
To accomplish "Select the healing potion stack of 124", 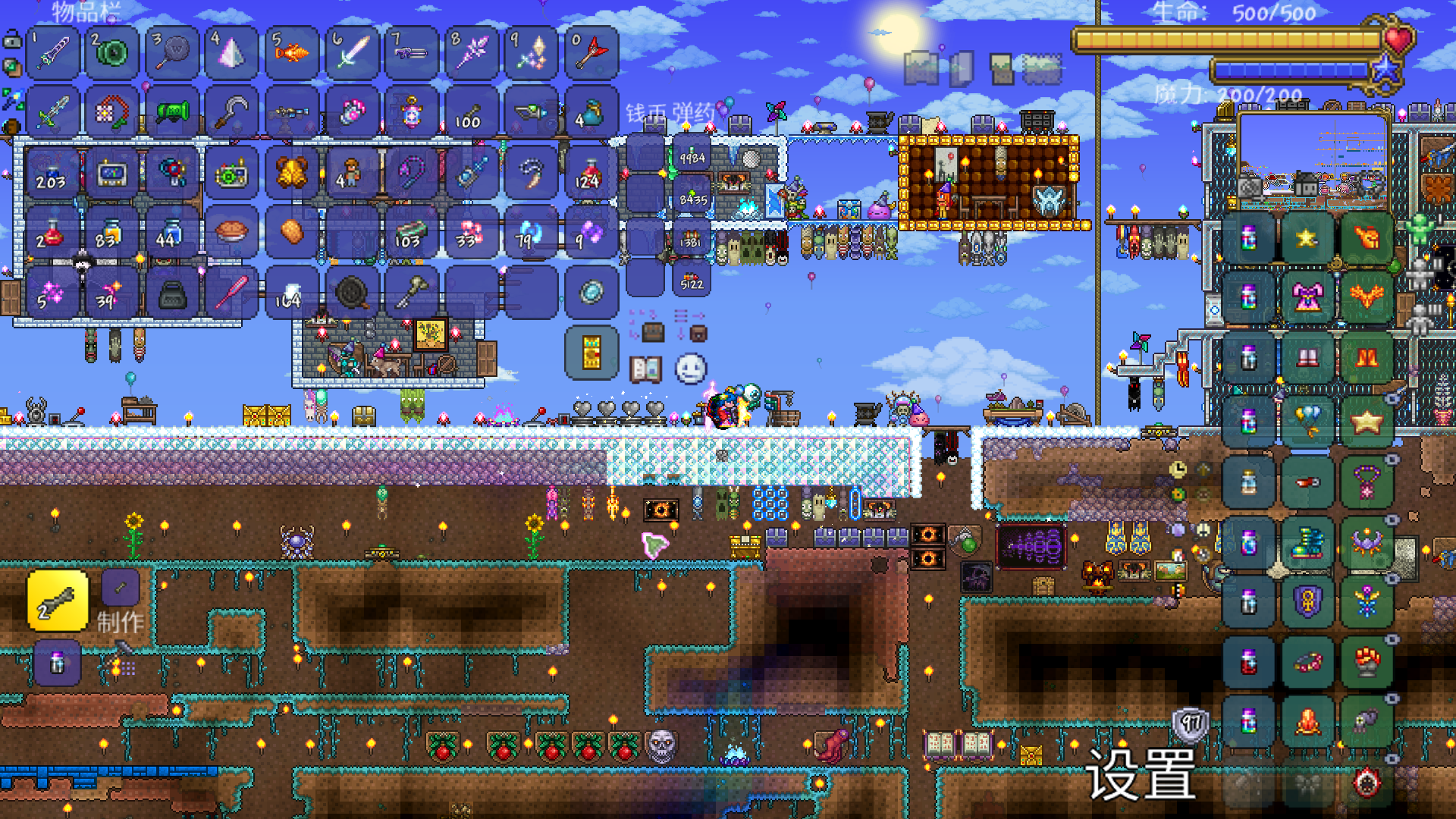I will click(x=591, y=174).
